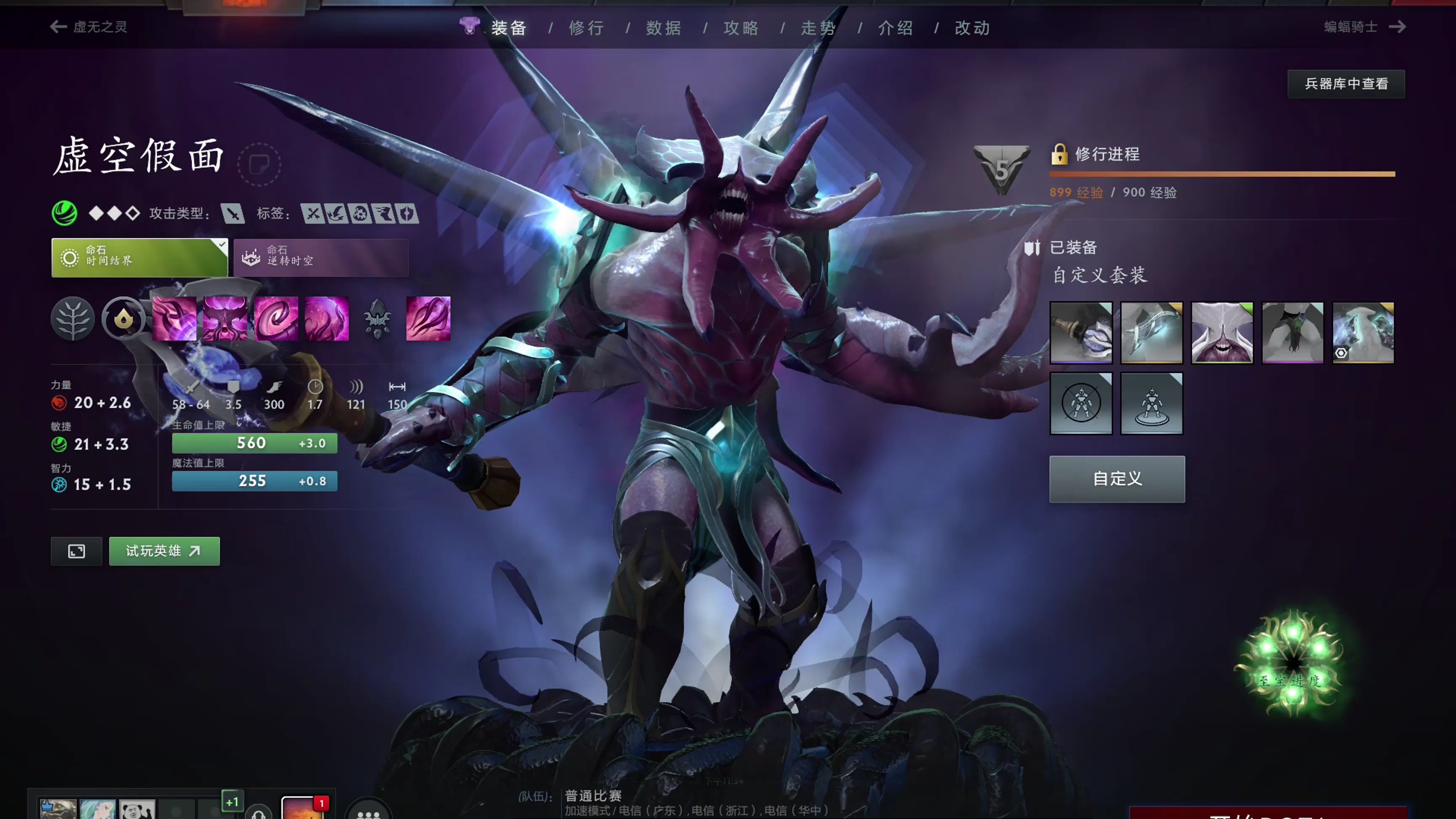Viewport: 1456px width, 819px height.
Task: Click the 试玩英雄 button
Action: (164, 551)
